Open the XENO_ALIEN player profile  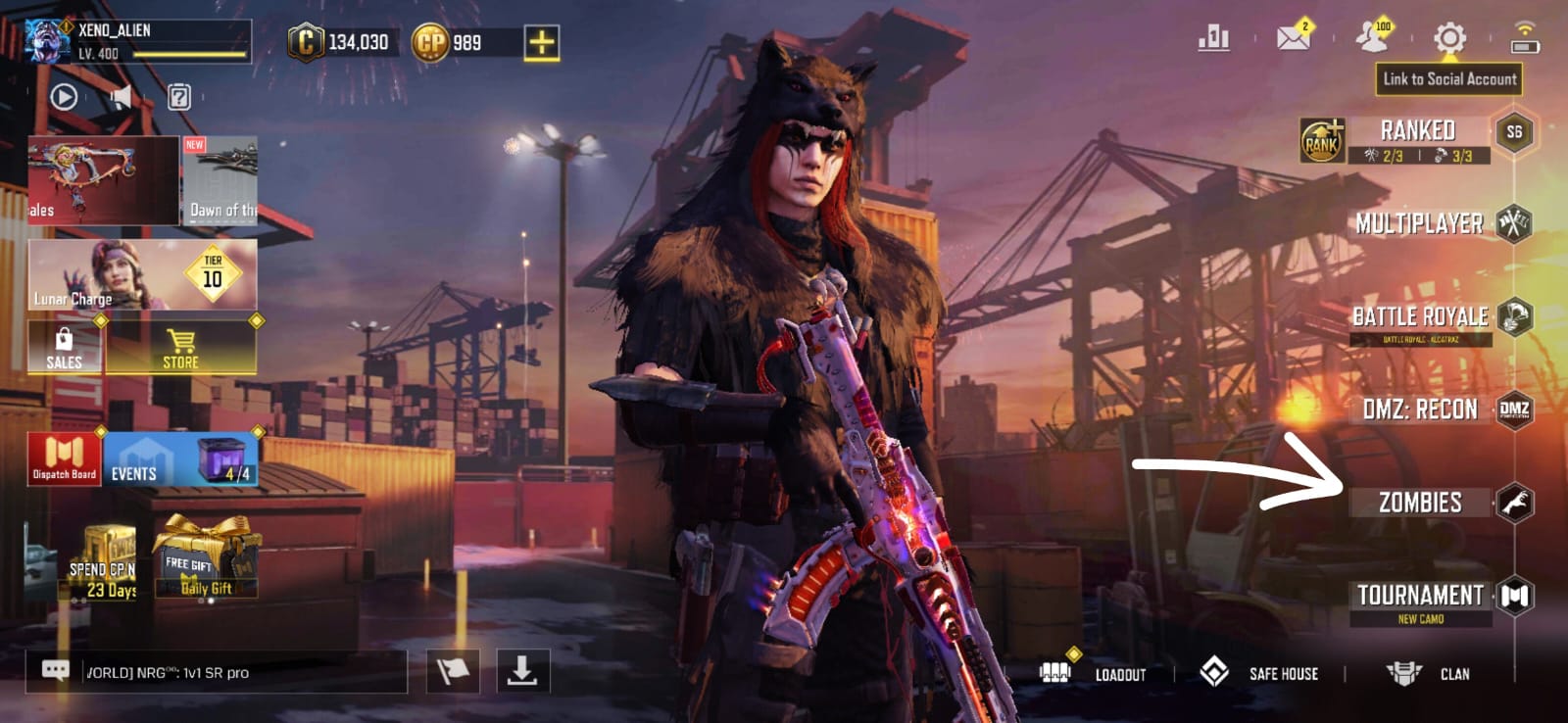(x=137, y=41)
